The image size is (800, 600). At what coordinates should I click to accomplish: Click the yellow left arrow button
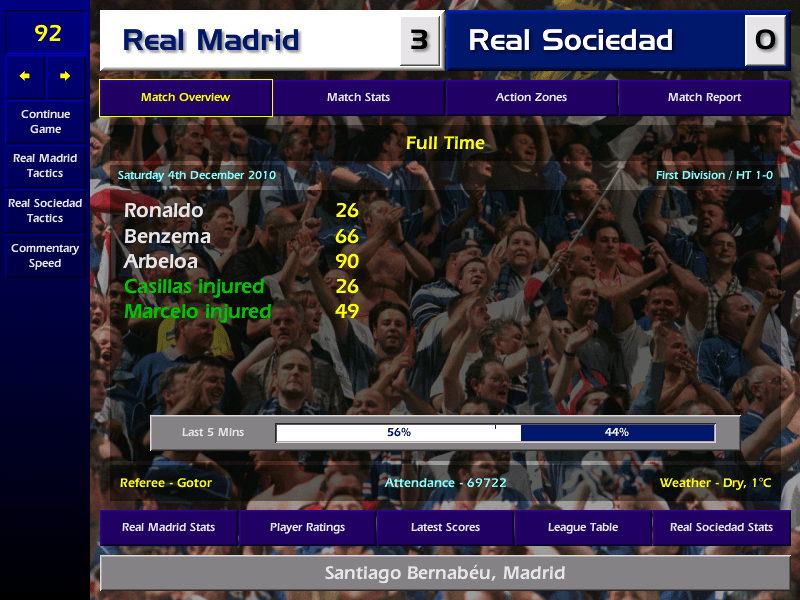pyautogui.click(x=25, y=76)
